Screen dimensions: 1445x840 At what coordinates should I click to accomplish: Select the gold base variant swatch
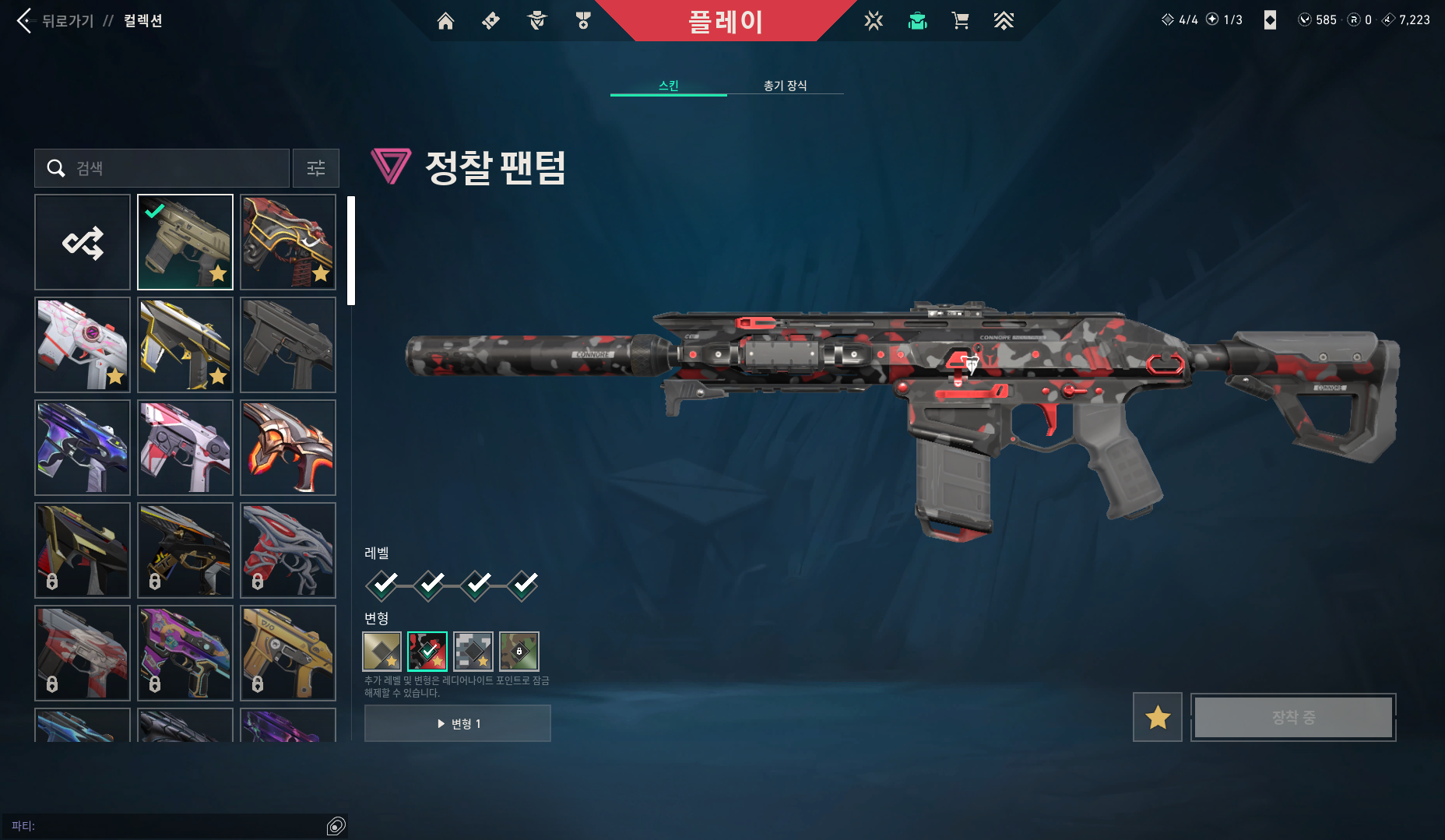(x=381, y=652)
